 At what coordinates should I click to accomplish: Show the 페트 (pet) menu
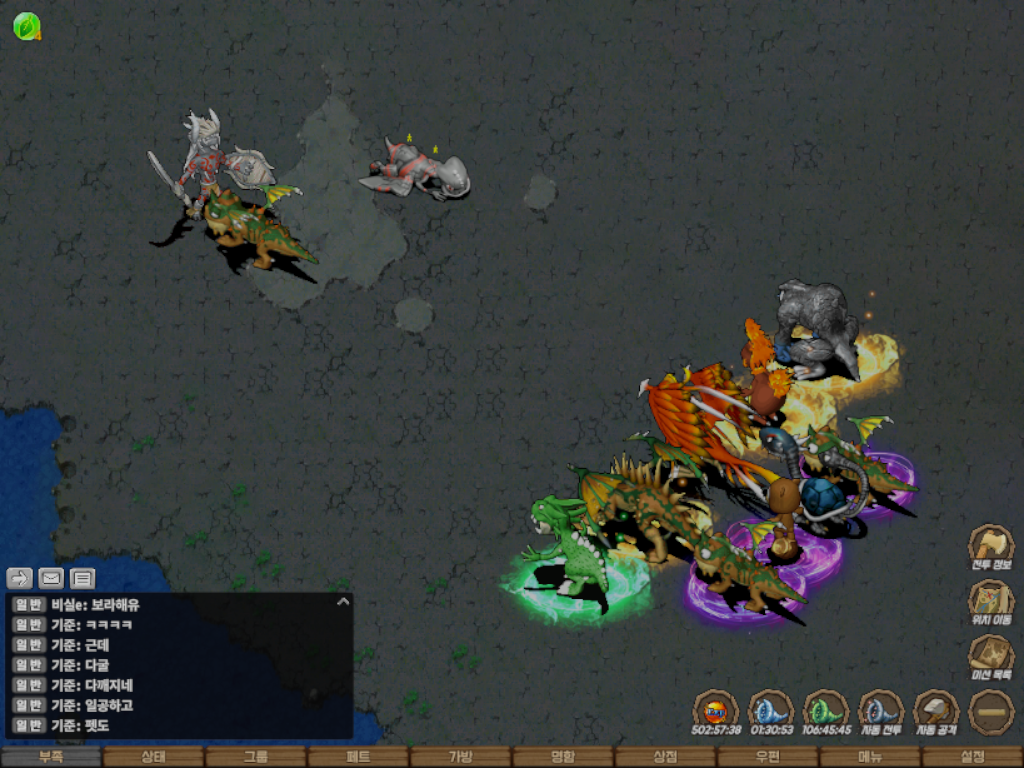358,757
